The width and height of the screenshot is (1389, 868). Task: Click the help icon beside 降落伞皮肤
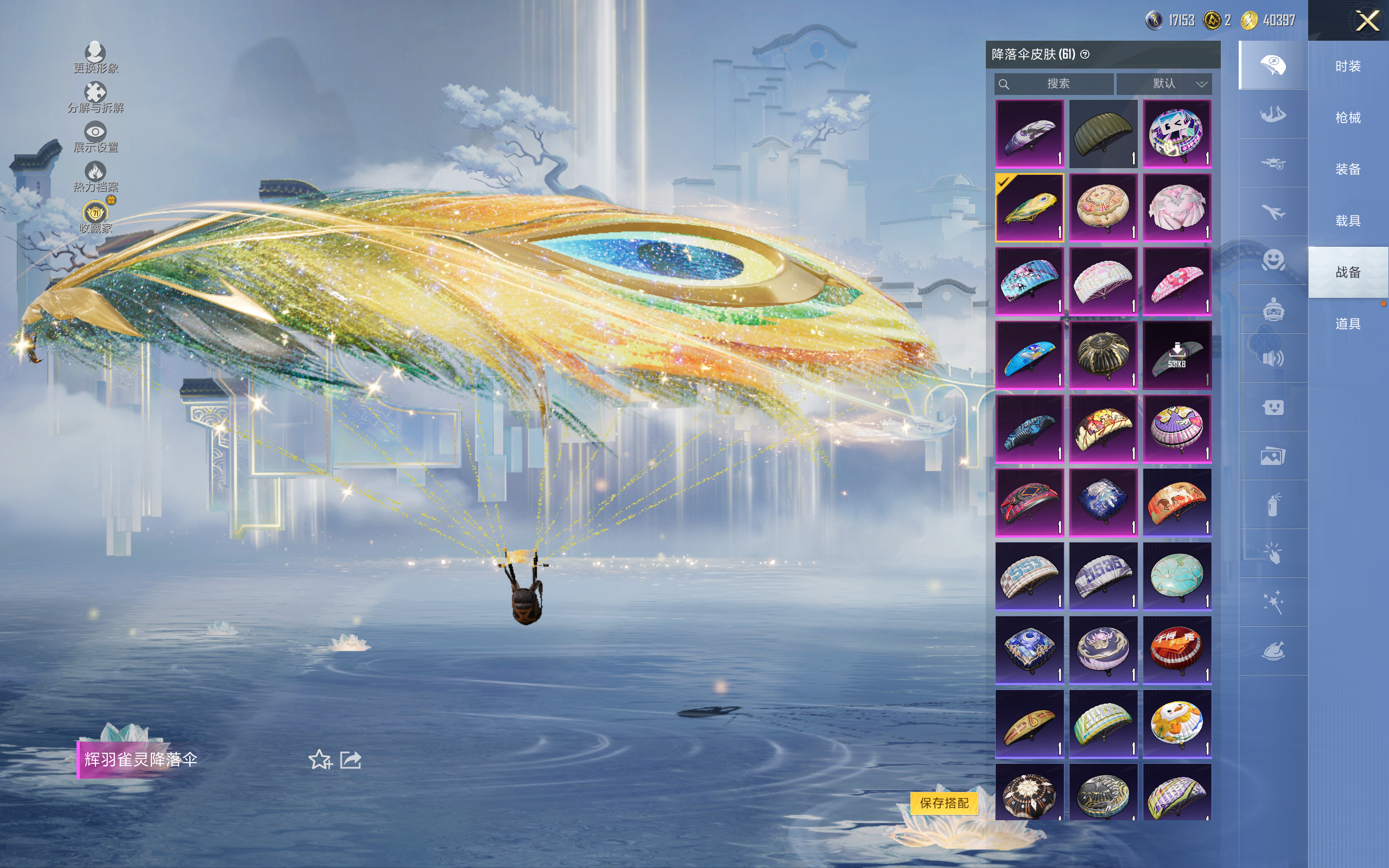click(x=1085, y=55)
